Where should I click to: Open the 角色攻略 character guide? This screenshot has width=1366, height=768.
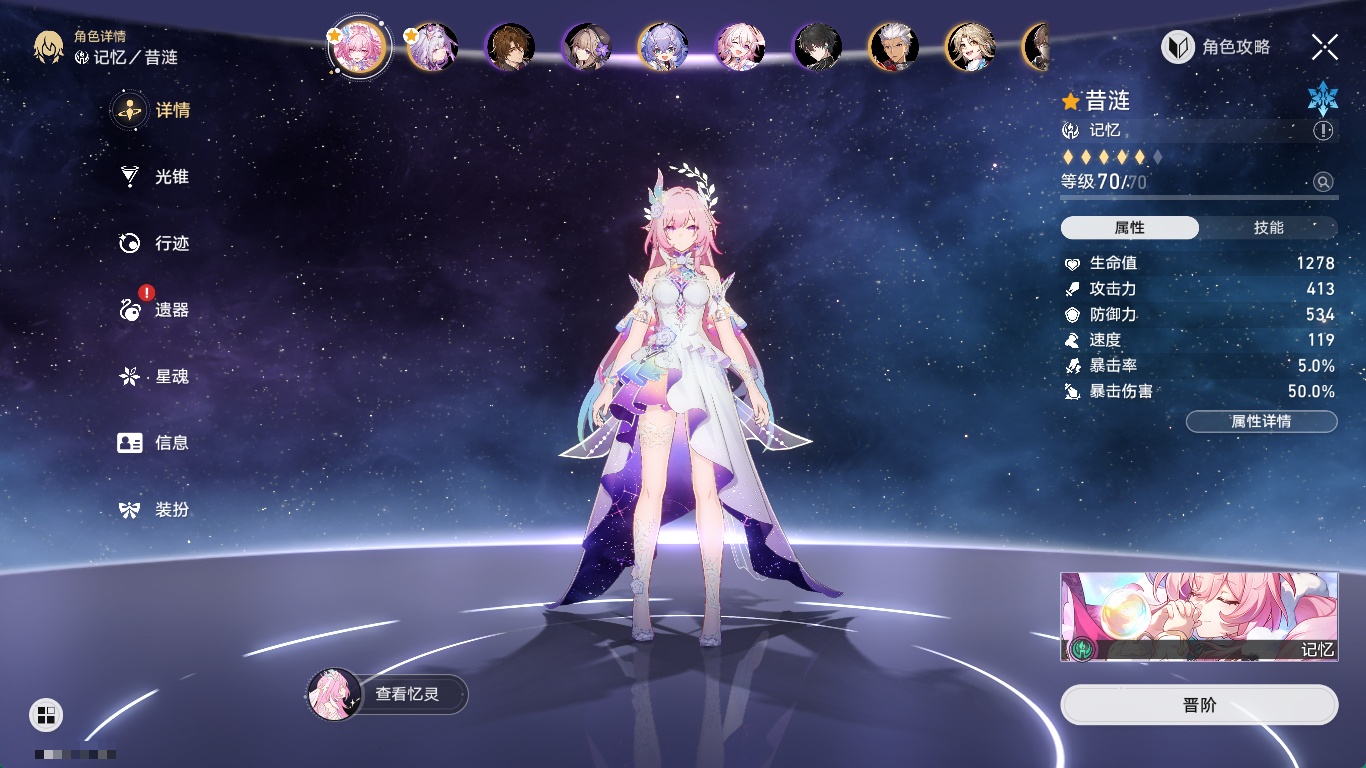(x=1216, y=47)
